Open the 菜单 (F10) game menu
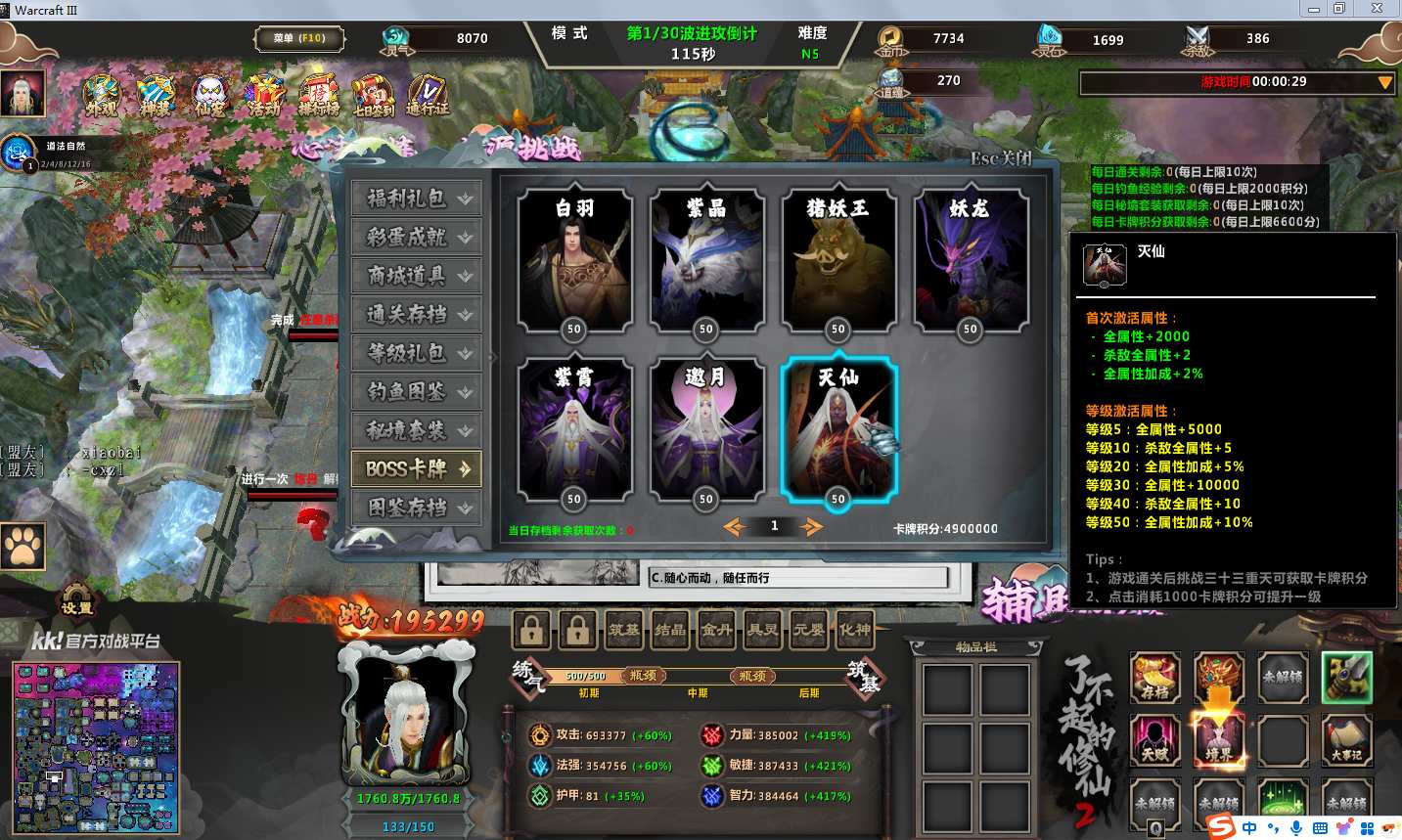The height and width of the screenshot is (840, 1402). coord(299,39)
